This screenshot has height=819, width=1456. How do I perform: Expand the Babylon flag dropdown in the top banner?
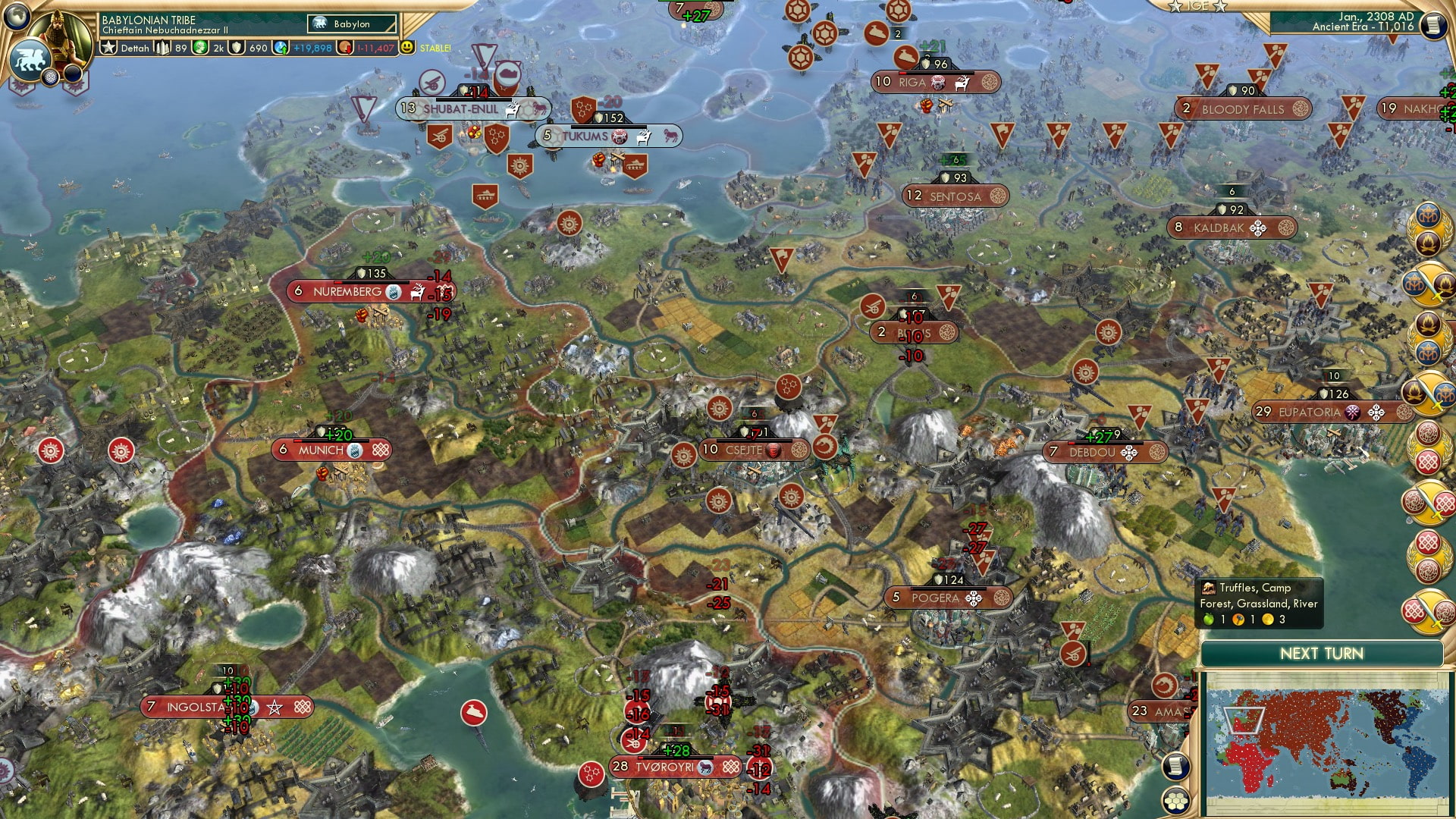click(x=353, y=24)
